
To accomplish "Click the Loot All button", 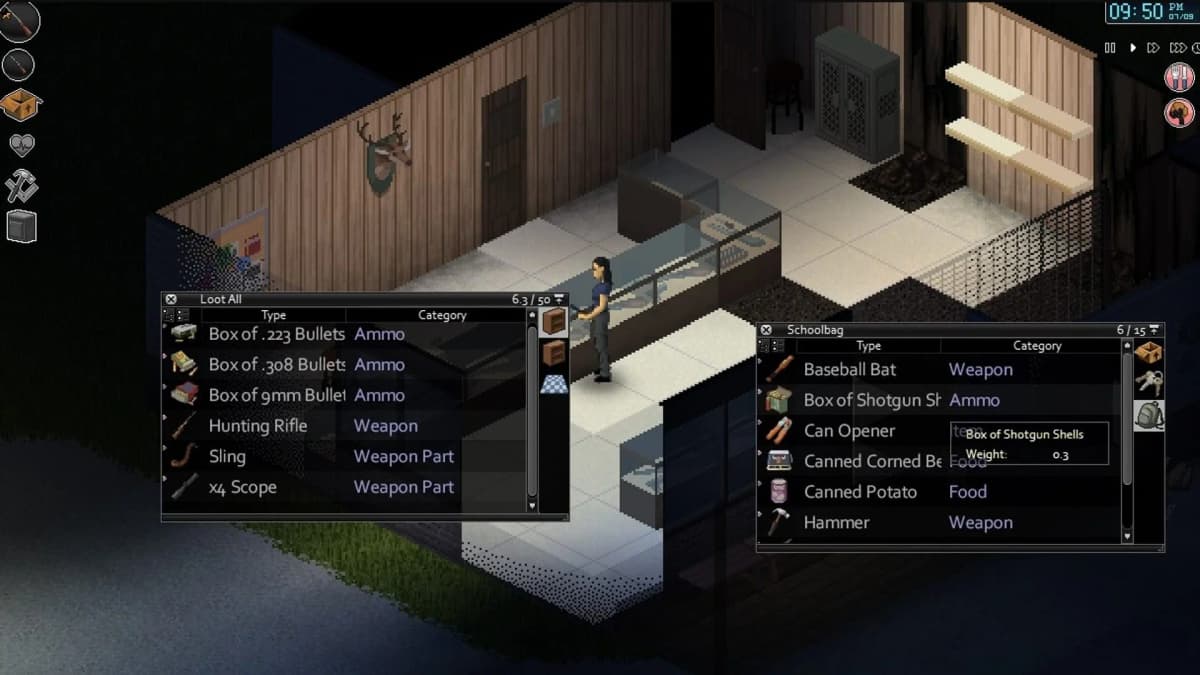I will 221,299.
